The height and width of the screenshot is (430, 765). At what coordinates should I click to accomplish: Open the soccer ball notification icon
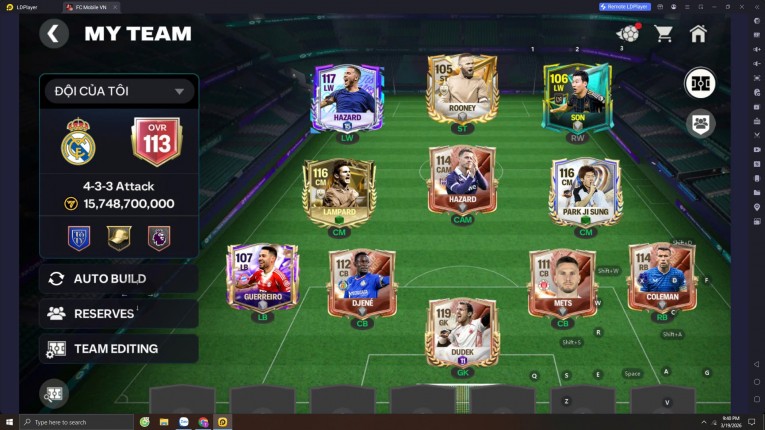[x=627, y=34]
